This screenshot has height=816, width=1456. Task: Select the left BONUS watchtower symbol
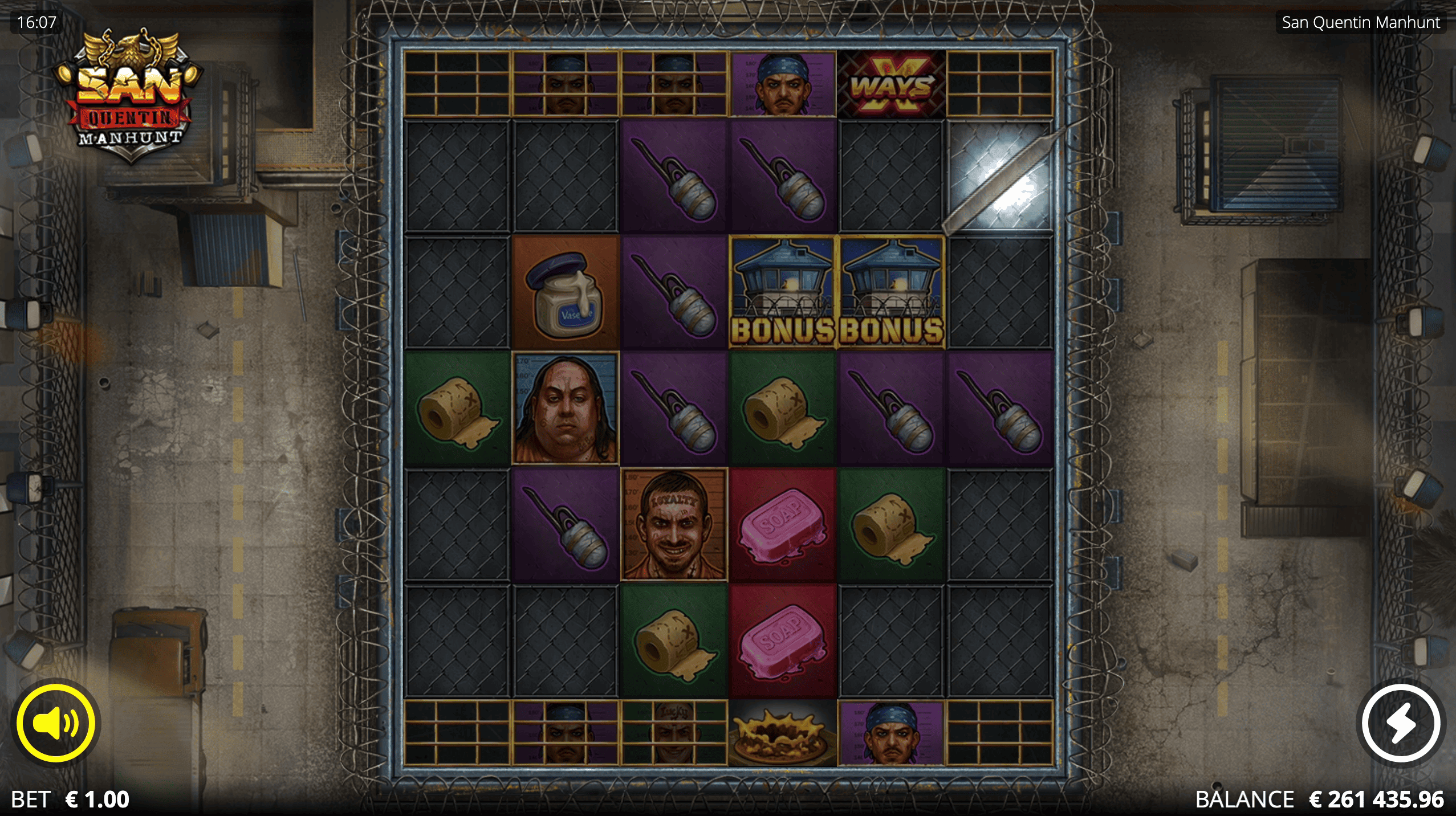782,292
